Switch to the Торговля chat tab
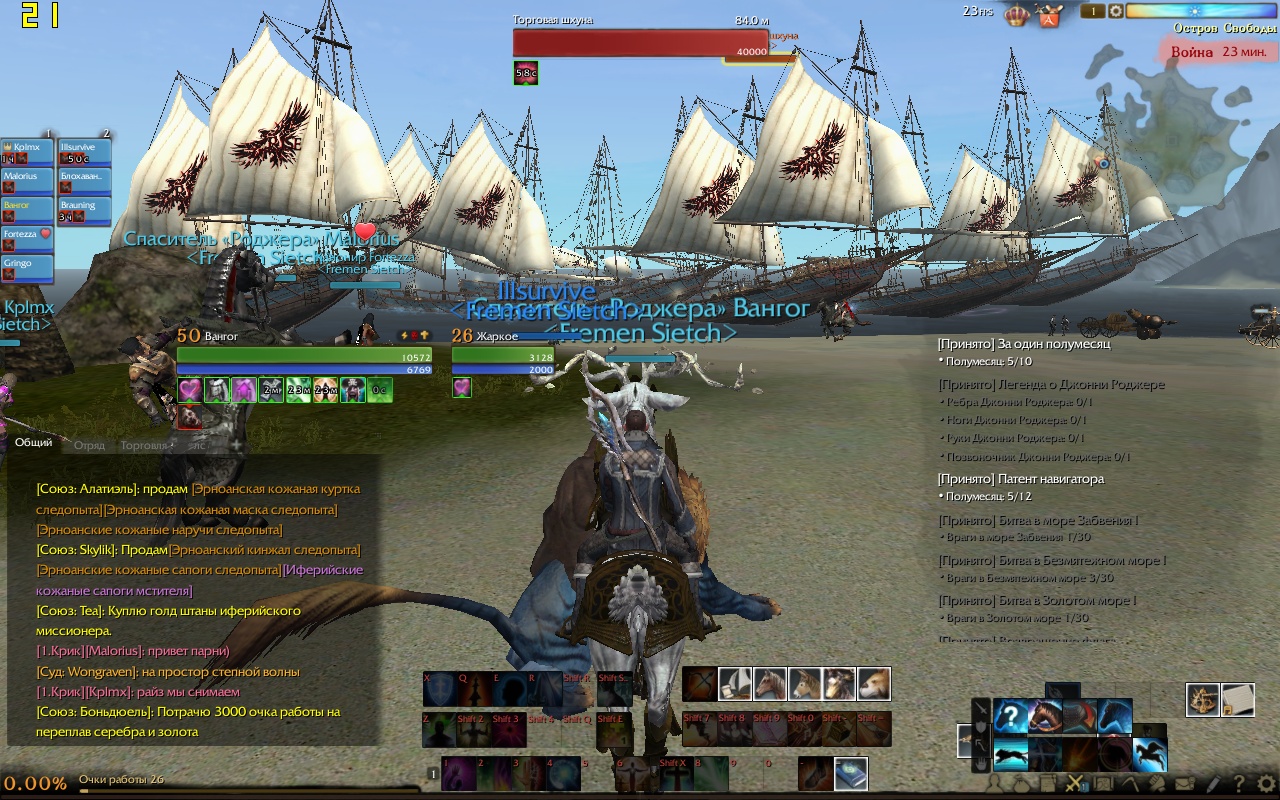This screenshot has height=800, width=1280. click(x=144, y=445)
